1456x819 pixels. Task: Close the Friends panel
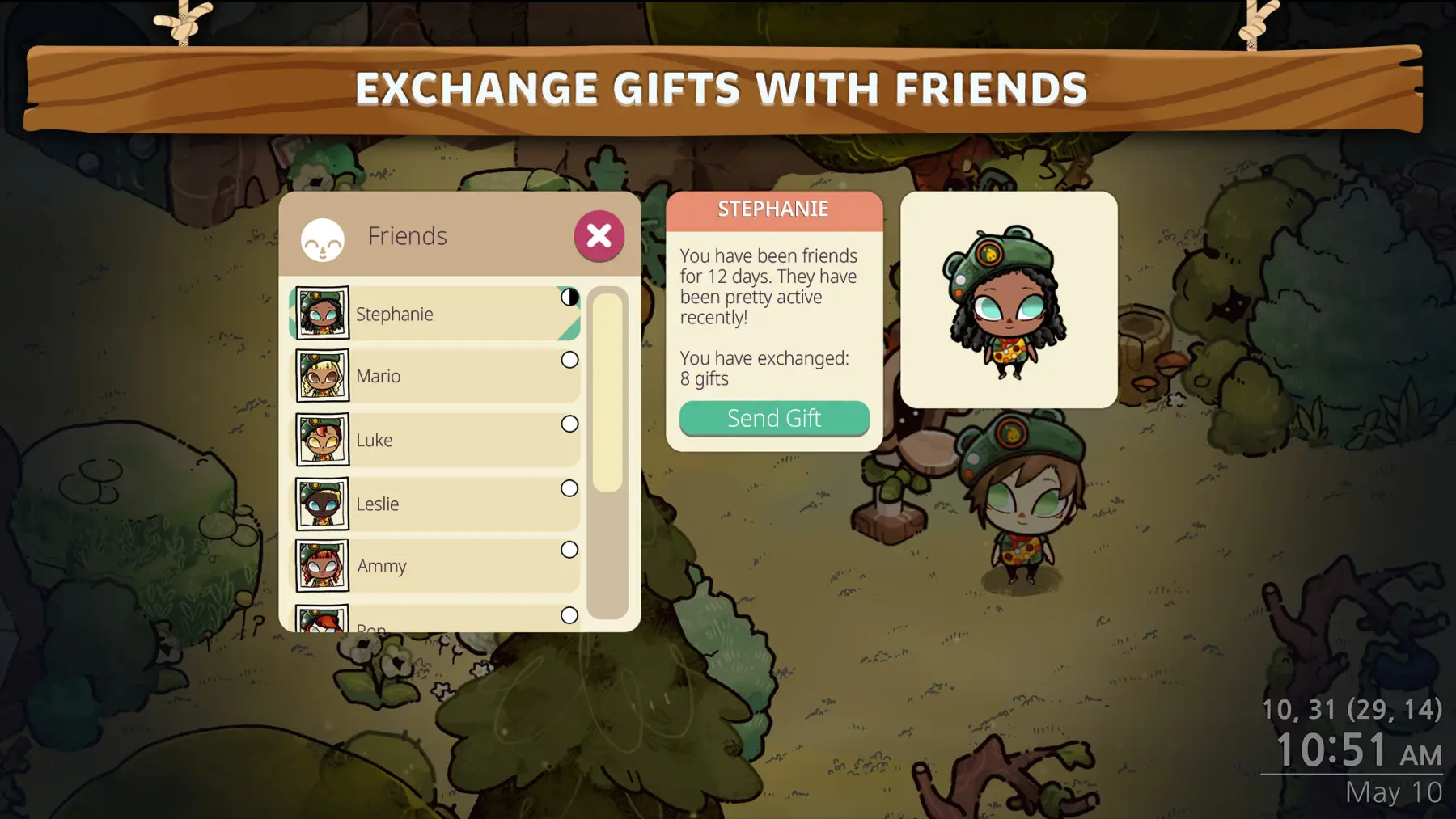599,236
